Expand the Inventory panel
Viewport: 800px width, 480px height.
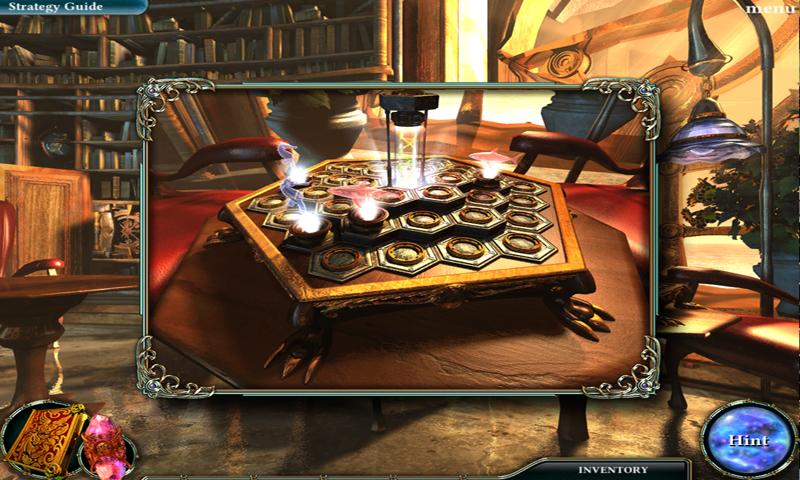point(612,469)
